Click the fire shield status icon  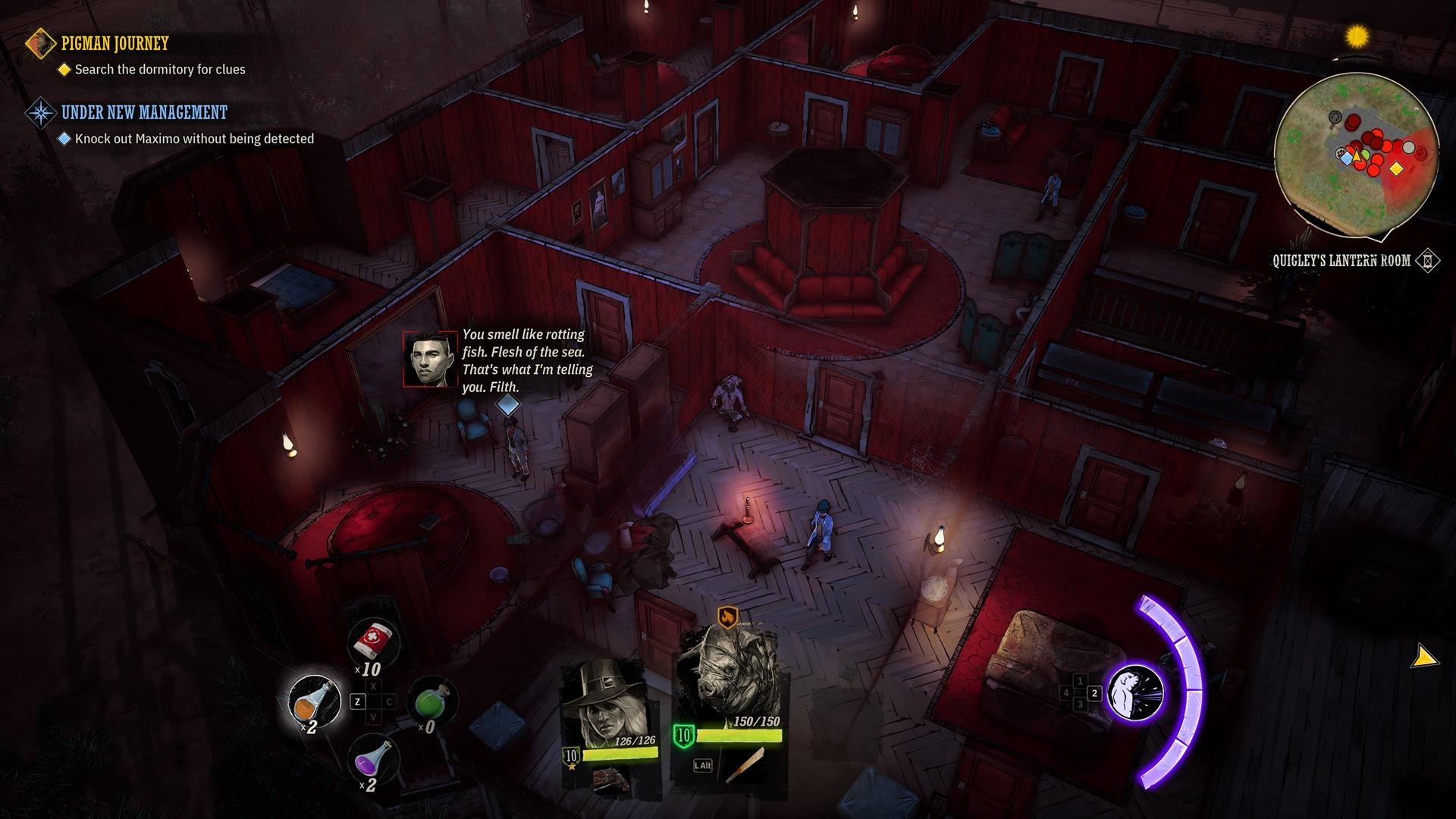point(727,617)
